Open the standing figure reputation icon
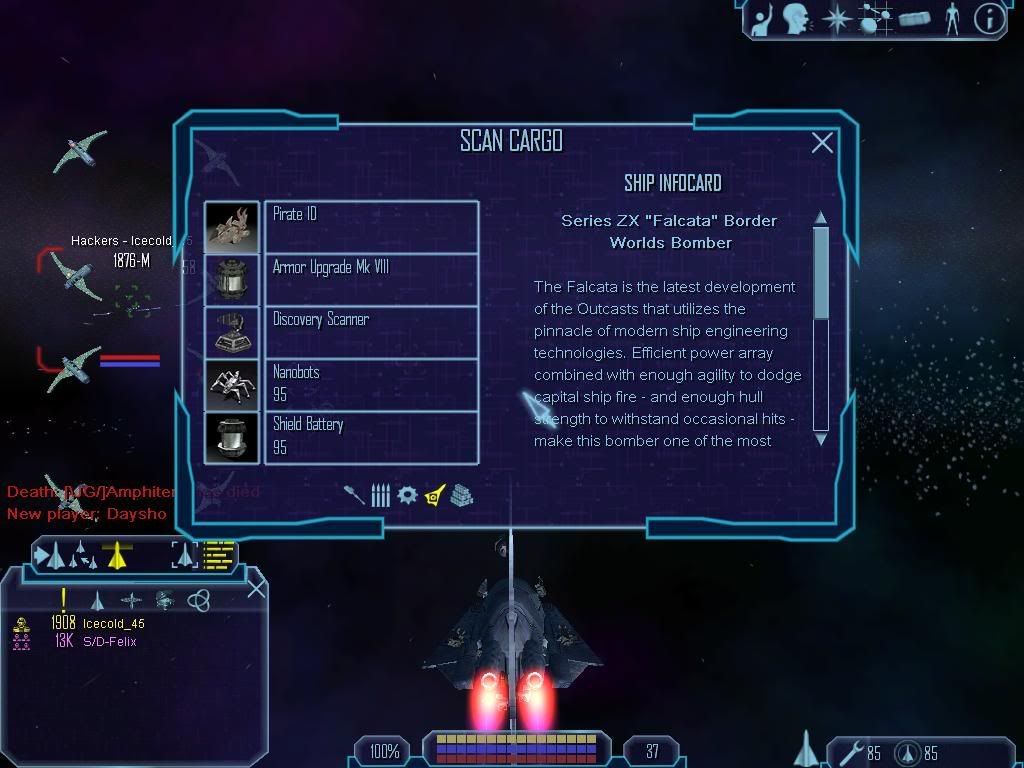1024x768 pixels. click(951, 18)
